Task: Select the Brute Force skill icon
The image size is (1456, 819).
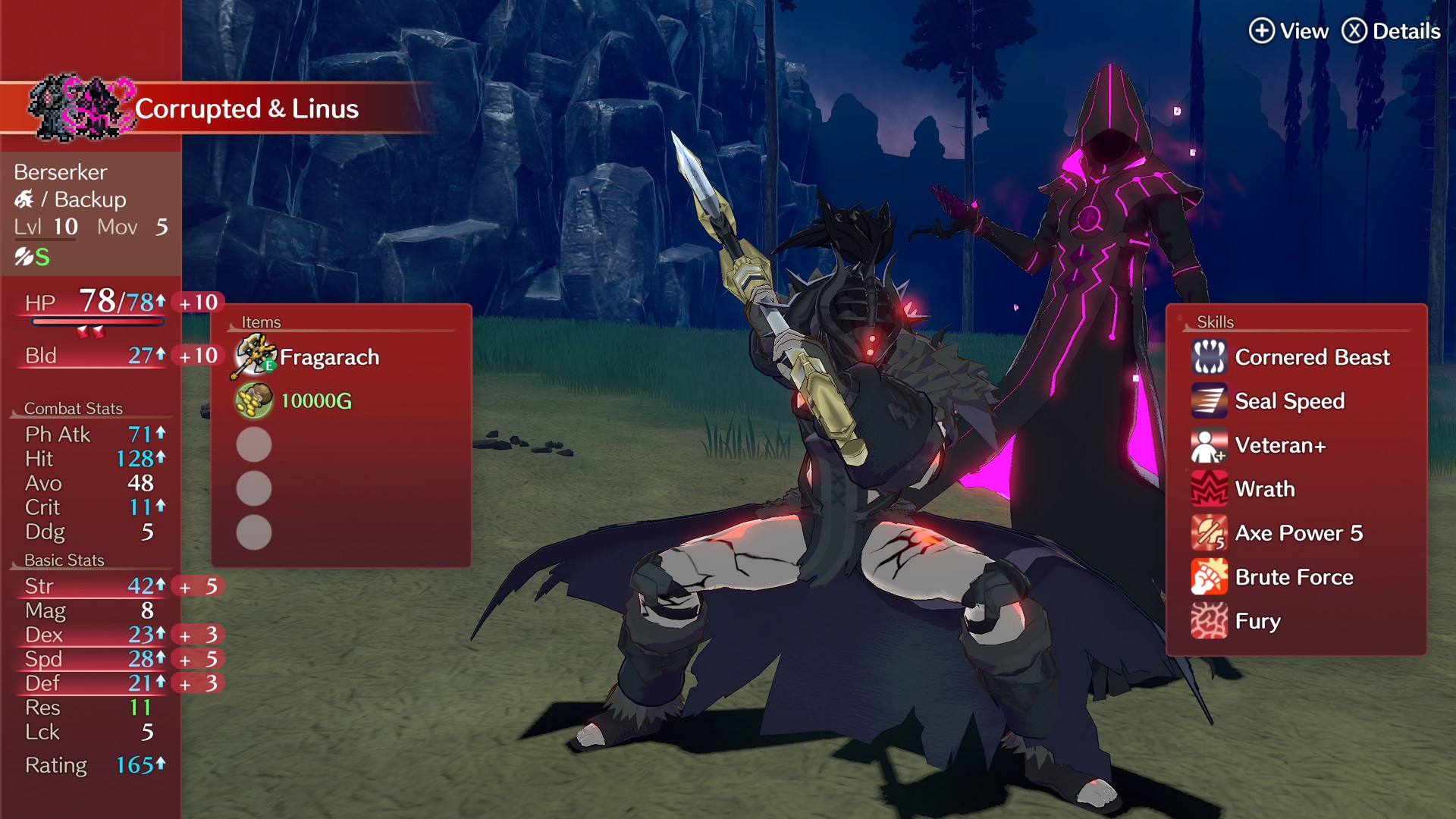Action: [1210, 577]
